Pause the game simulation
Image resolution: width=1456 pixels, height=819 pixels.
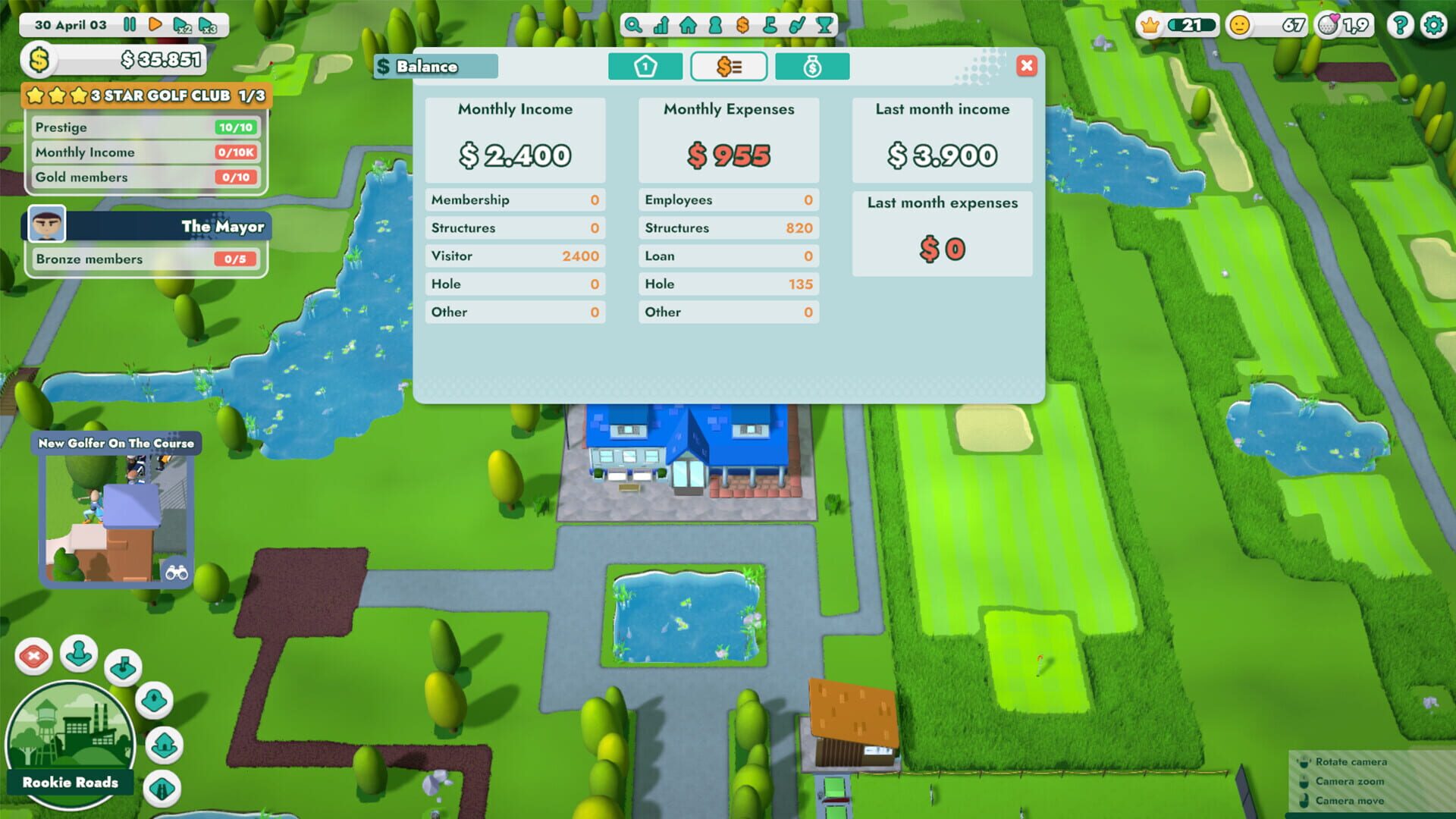[x=130, y=24]
